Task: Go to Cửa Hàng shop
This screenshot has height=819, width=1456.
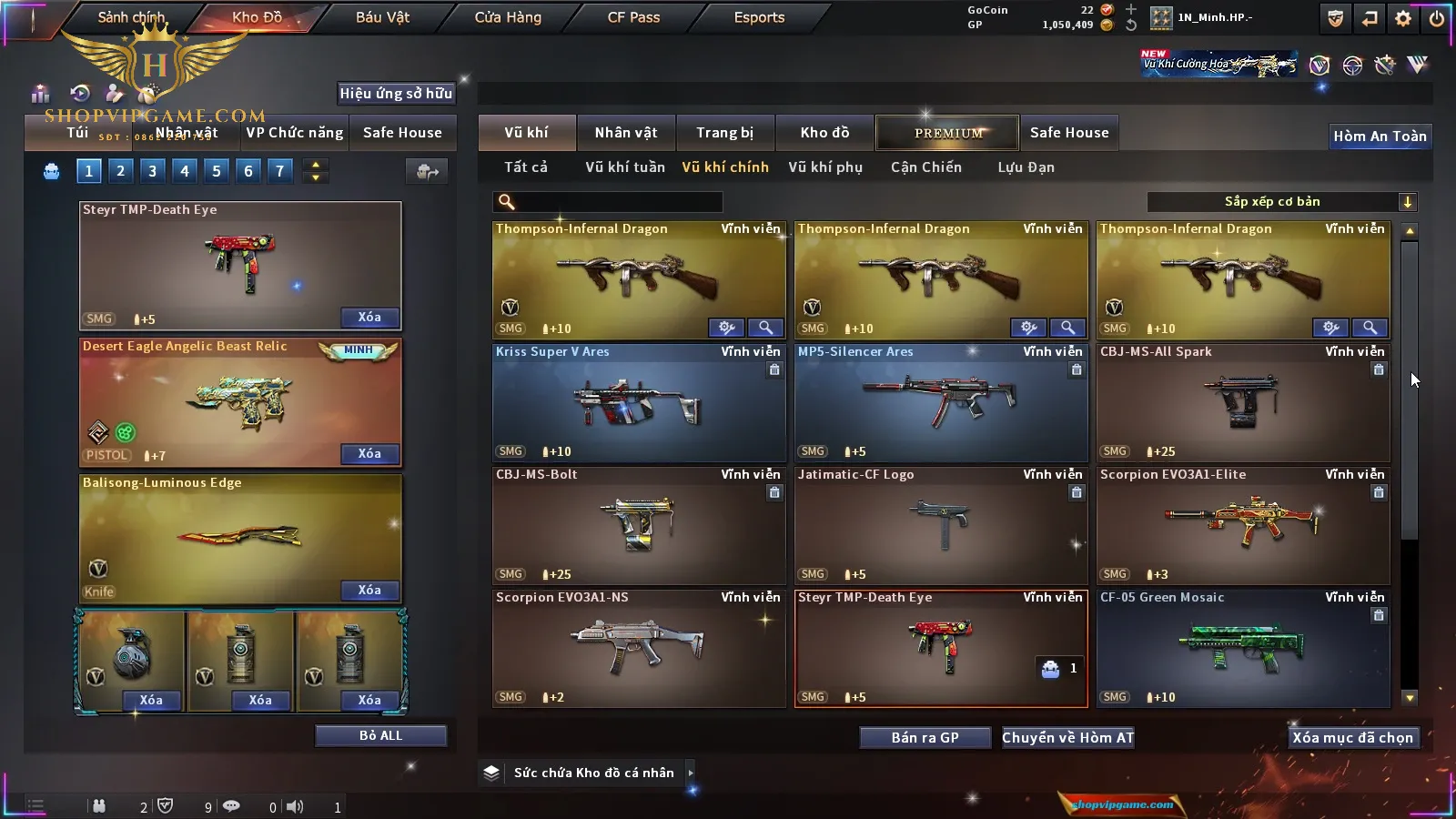Action: pyautogui.click(x=508, y=17)
